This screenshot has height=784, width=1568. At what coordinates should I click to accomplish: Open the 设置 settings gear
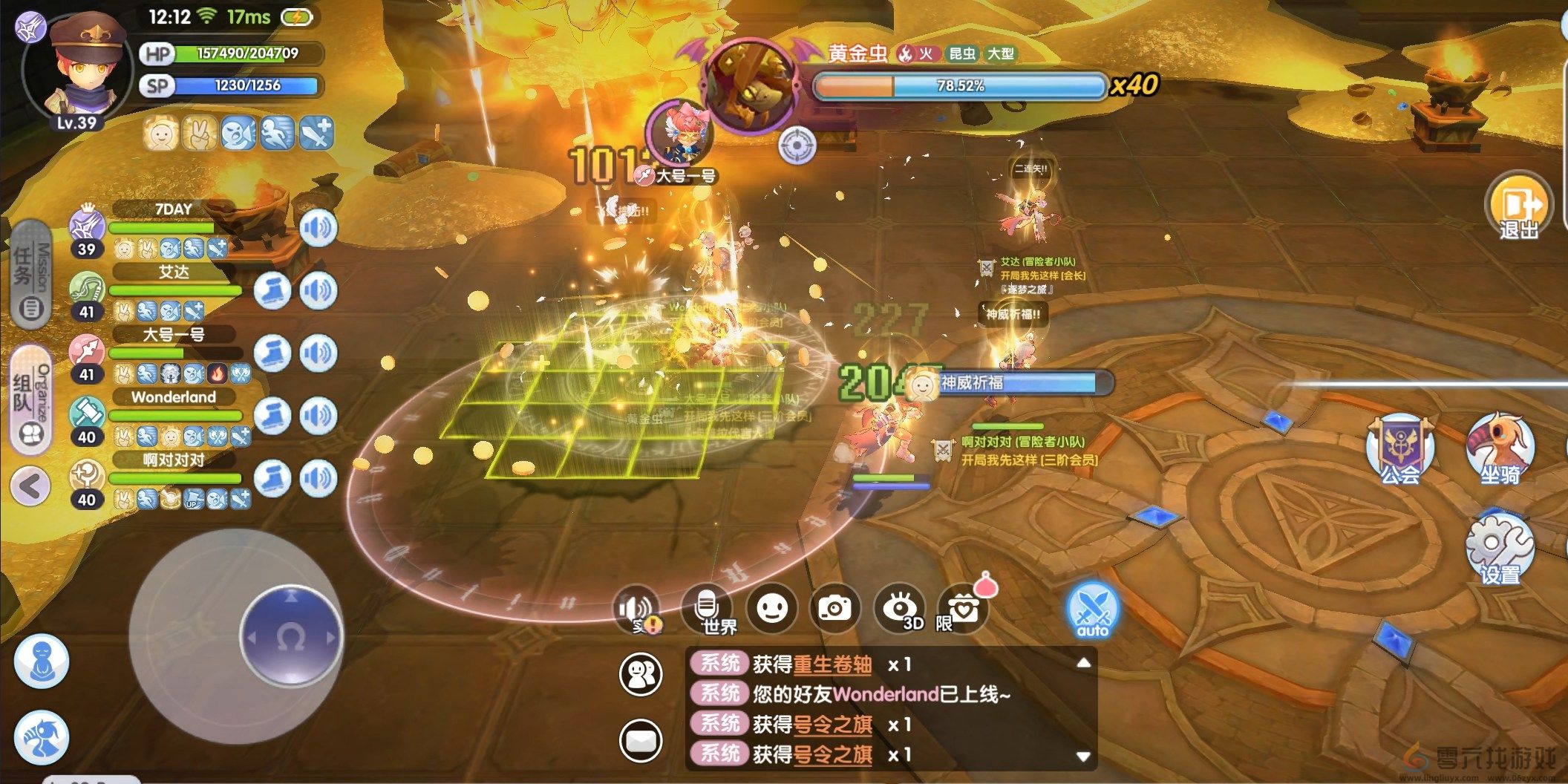tap(1500, 549)
